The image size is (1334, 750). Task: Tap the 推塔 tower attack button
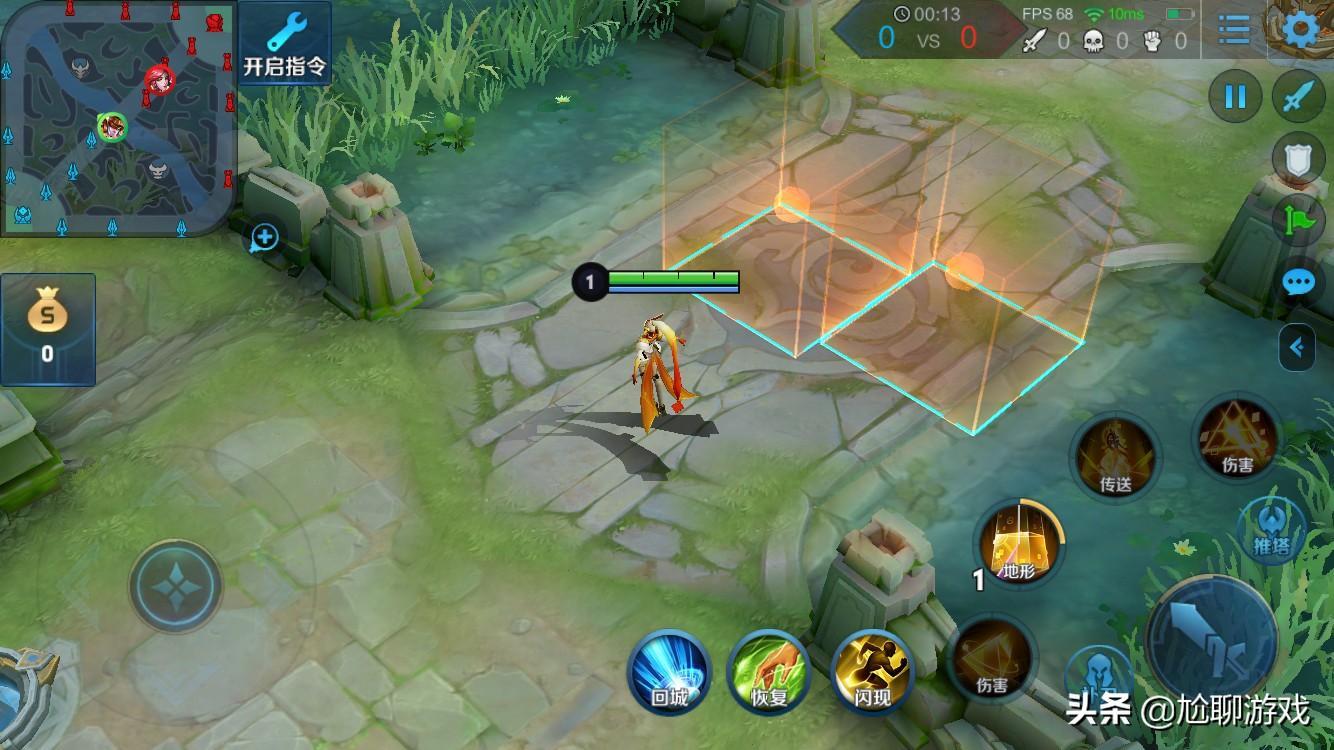[1272, 527]
